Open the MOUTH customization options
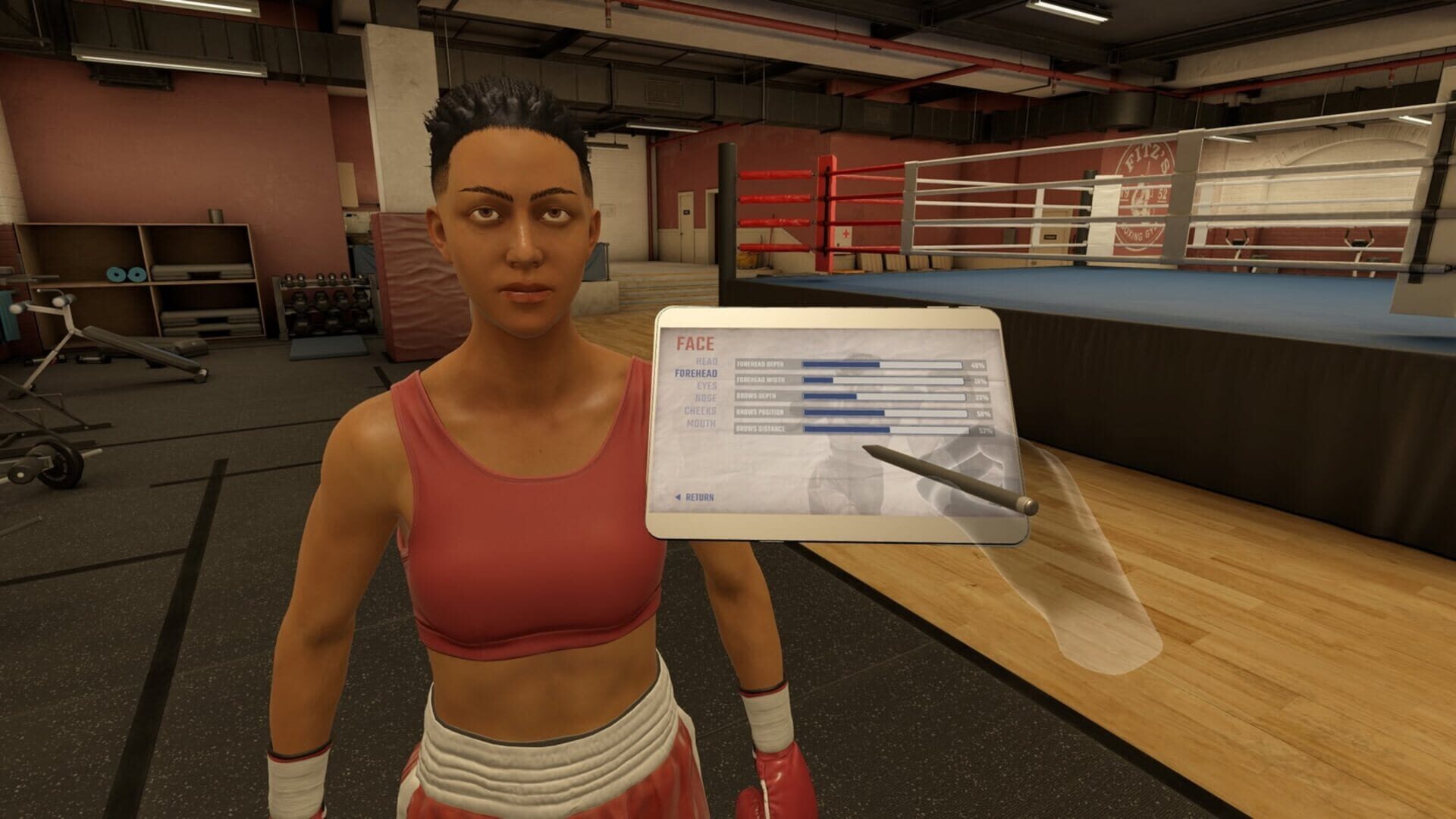The height and width of the screenshot is (819, 1456). coord(701,423)
